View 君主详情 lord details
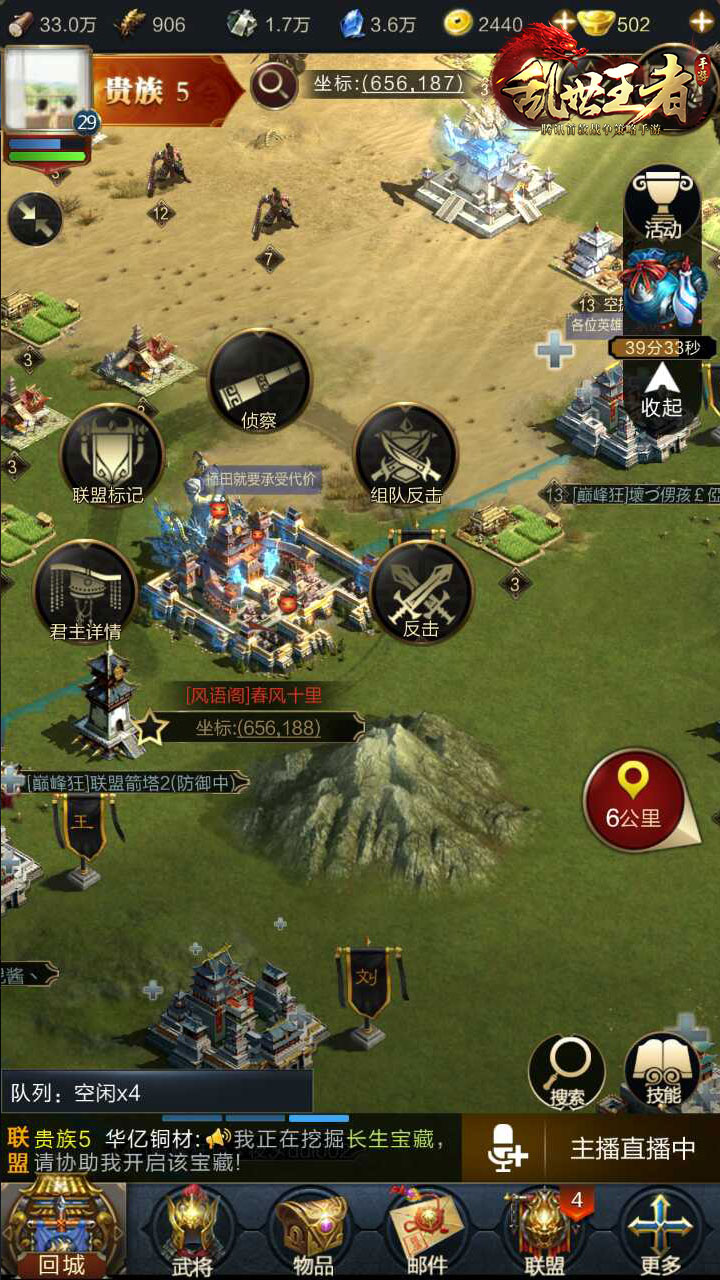720x1280 pixels. pos(85,592)
